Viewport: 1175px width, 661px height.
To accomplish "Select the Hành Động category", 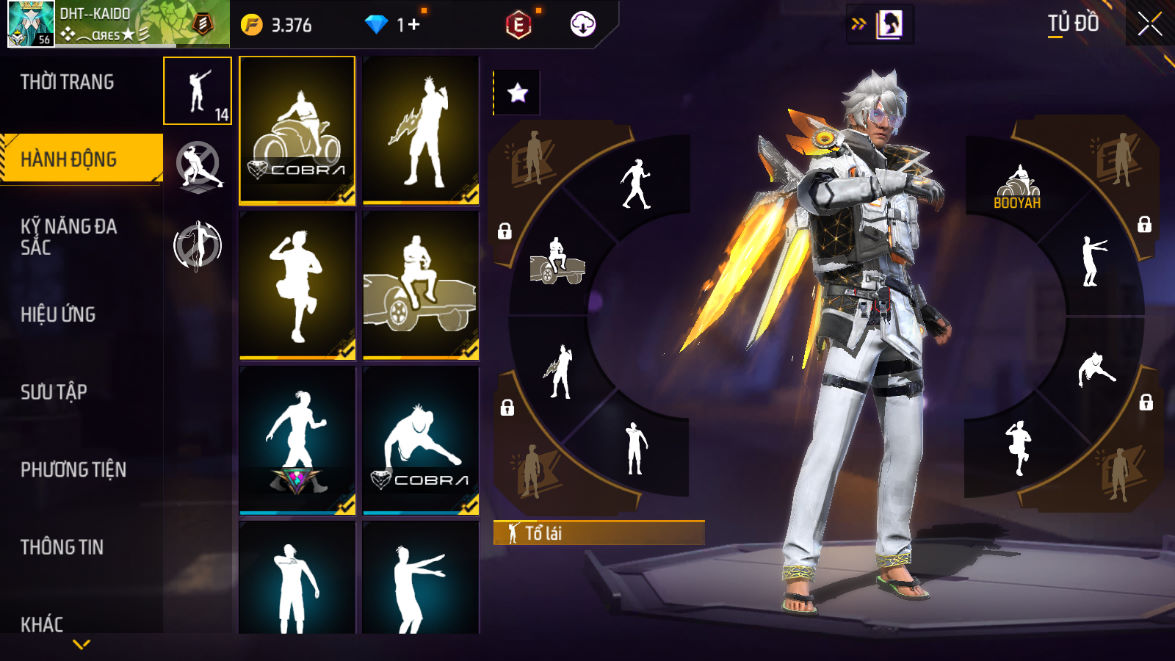I will pos(68,159).
